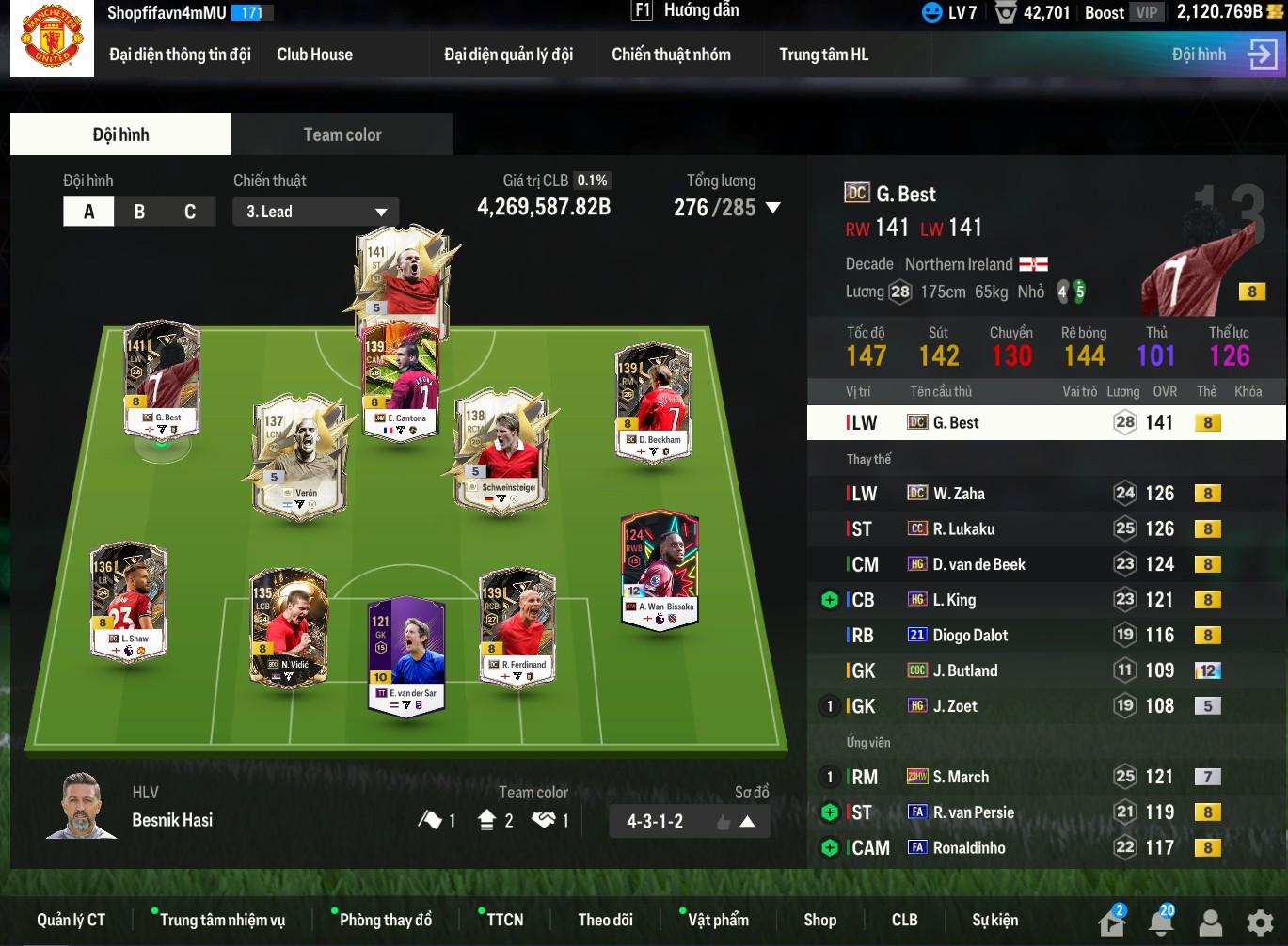
Task: Pick R. van Persie from reserves
Action: point(973,812)
